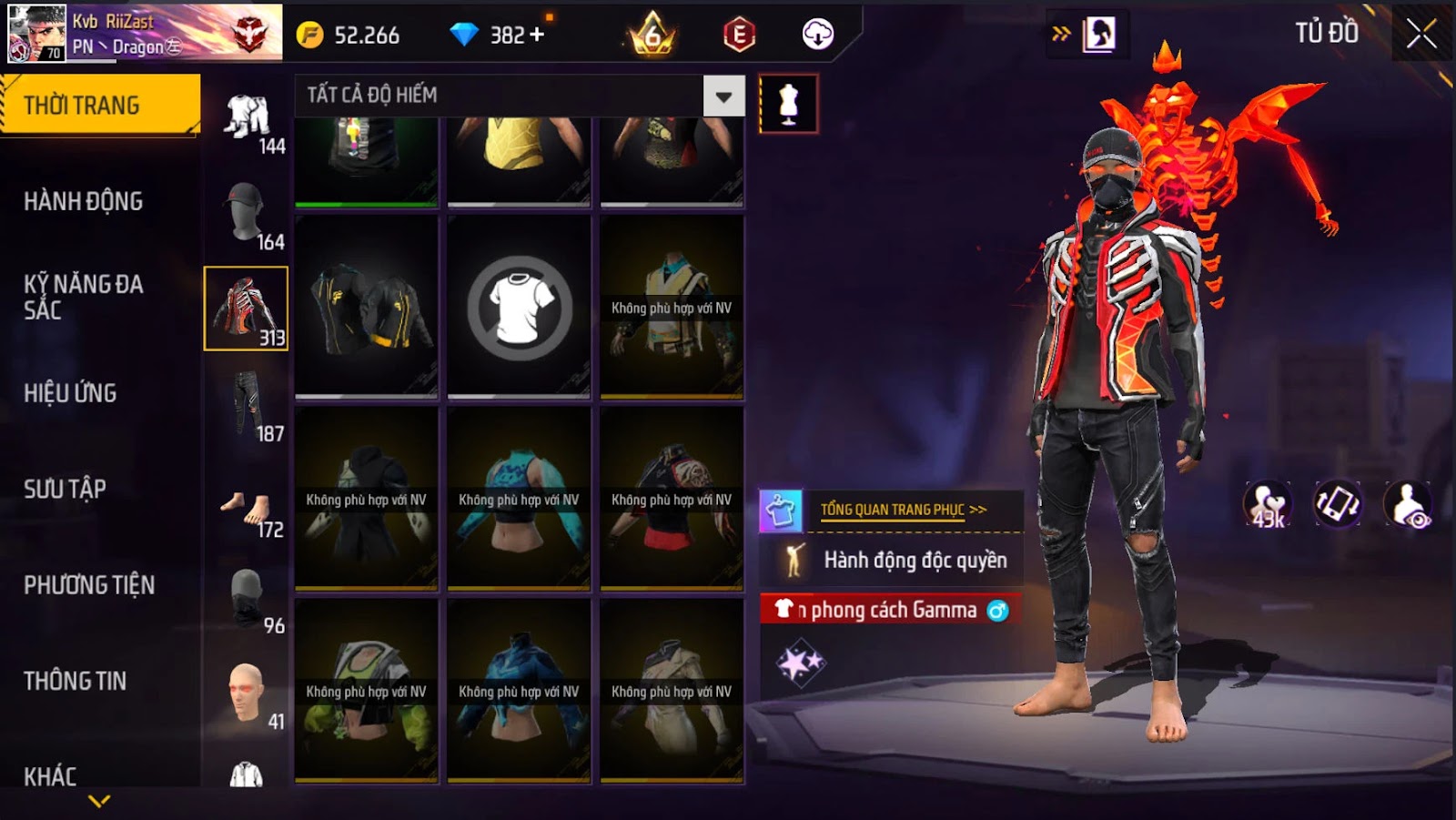
Task: Switch to the Phương Tiện tab
Action: tap(89, 585)
